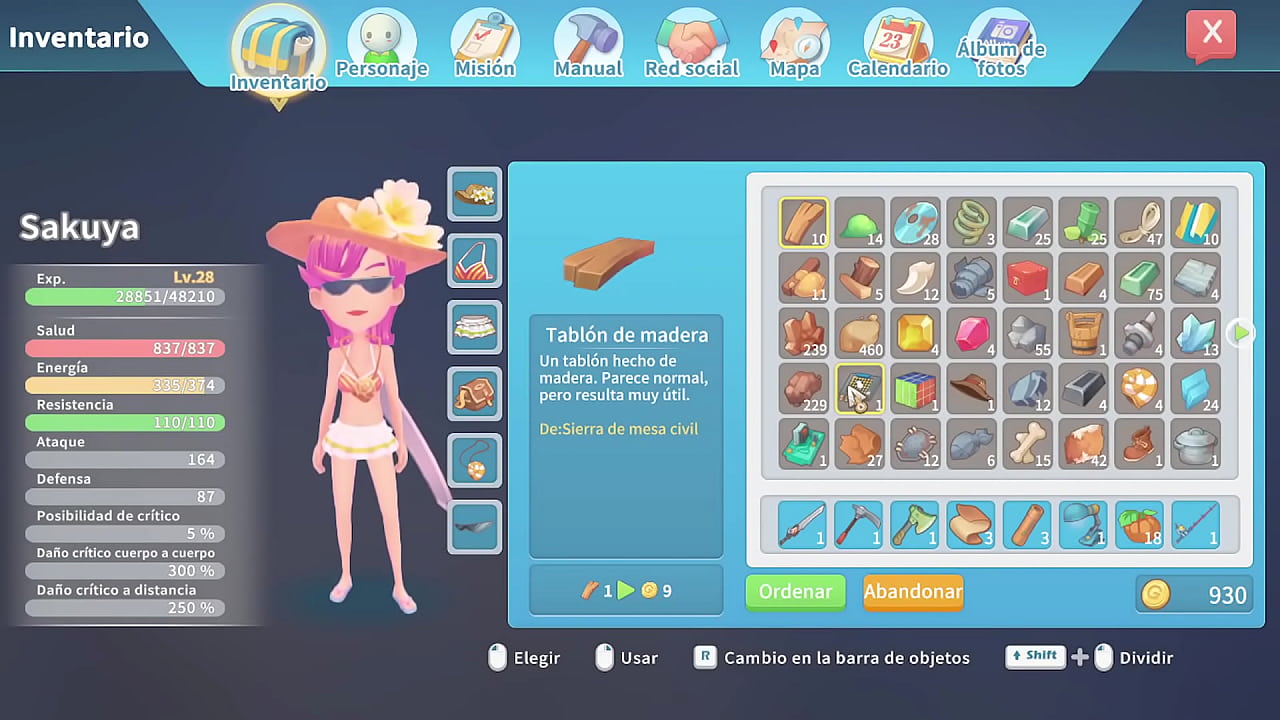The width and height of the screenshot is (1280, 720).
Task: Pick the brown cowboy hat slot
Action: (x=972, y=389)
